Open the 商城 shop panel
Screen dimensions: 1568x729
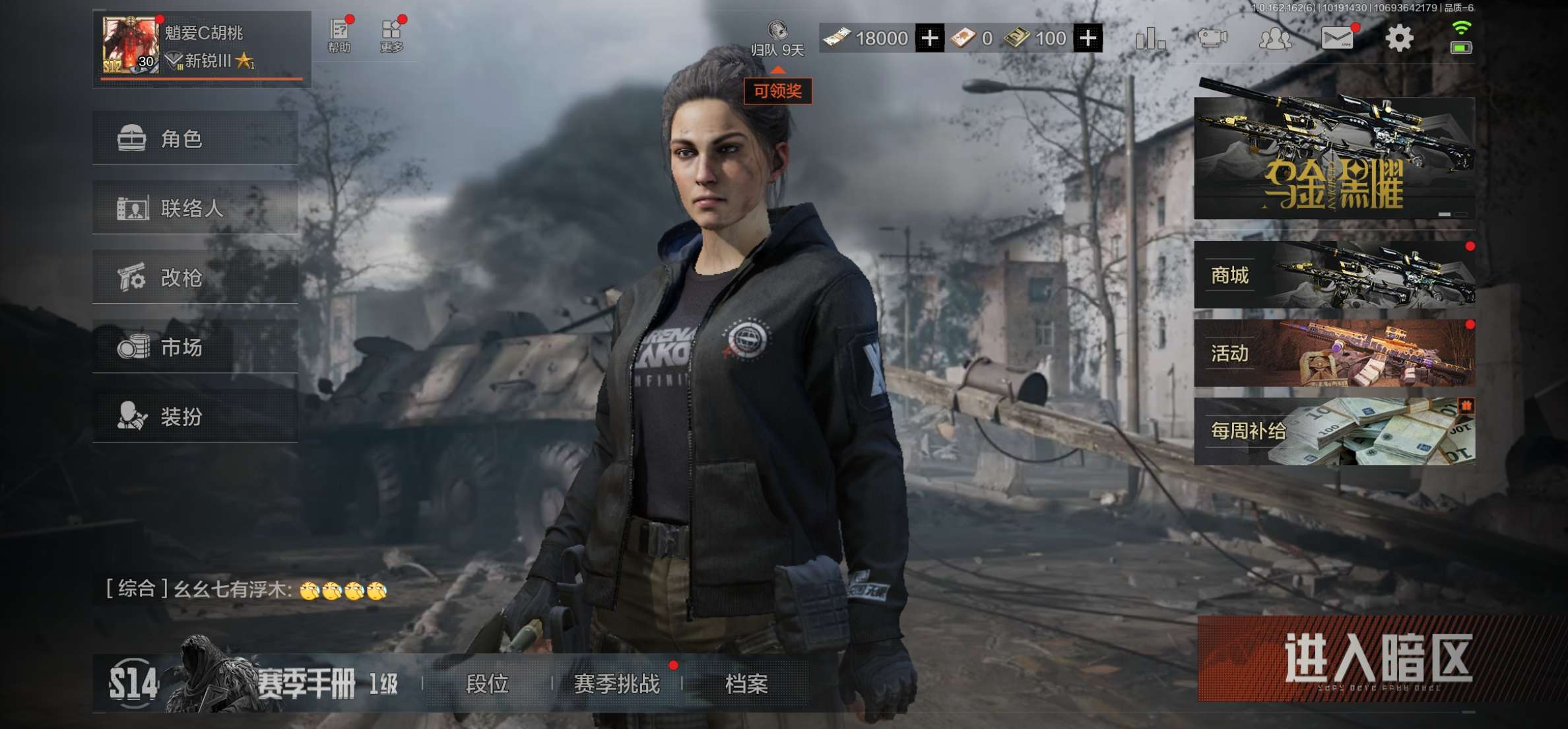coord(1334,275)
